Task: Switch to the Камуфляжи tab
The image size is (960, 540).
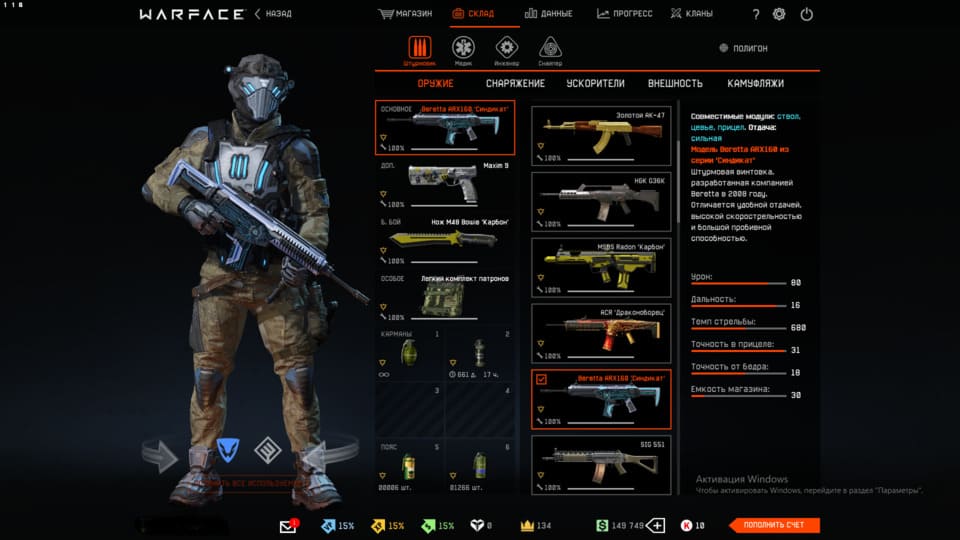Action: pyautogui.click(x=756, y=84)
